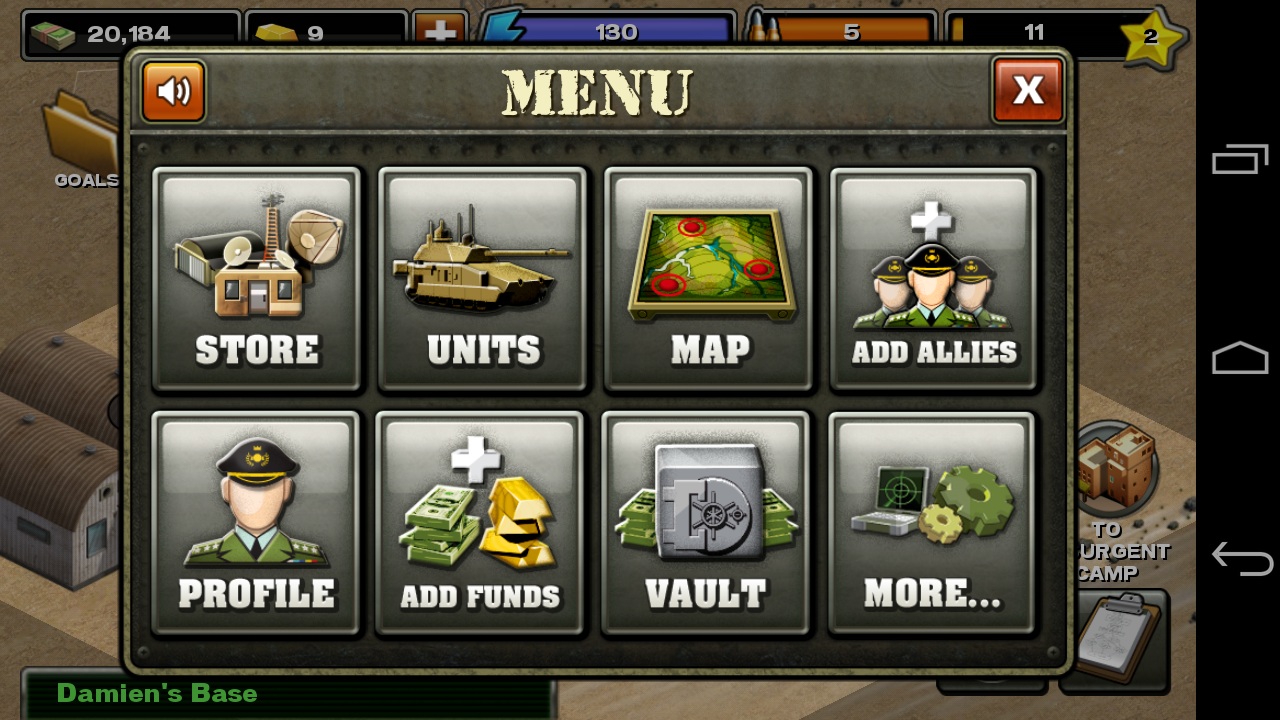Open the Map tile
The width and height of the screenshot is (1280, 720).
coord(709,279)
